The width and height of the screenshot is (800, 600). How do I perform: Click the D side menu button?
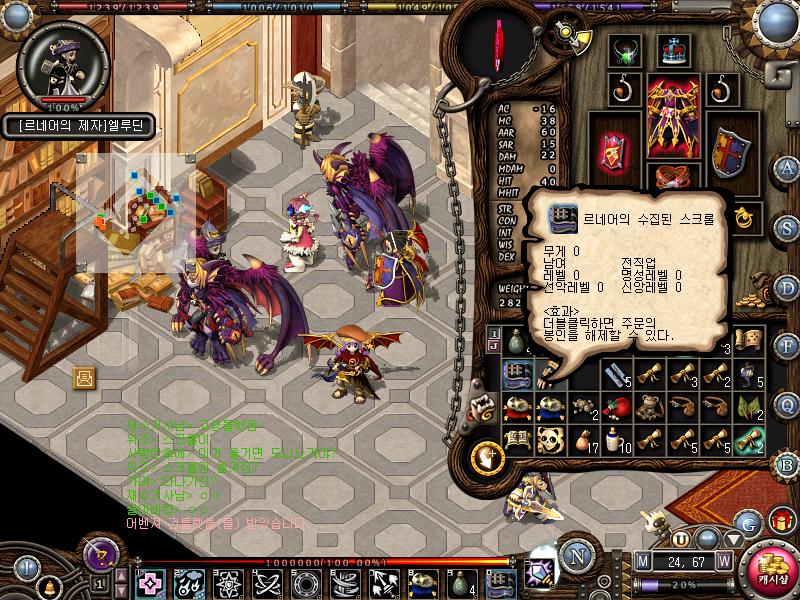point(787,288)
